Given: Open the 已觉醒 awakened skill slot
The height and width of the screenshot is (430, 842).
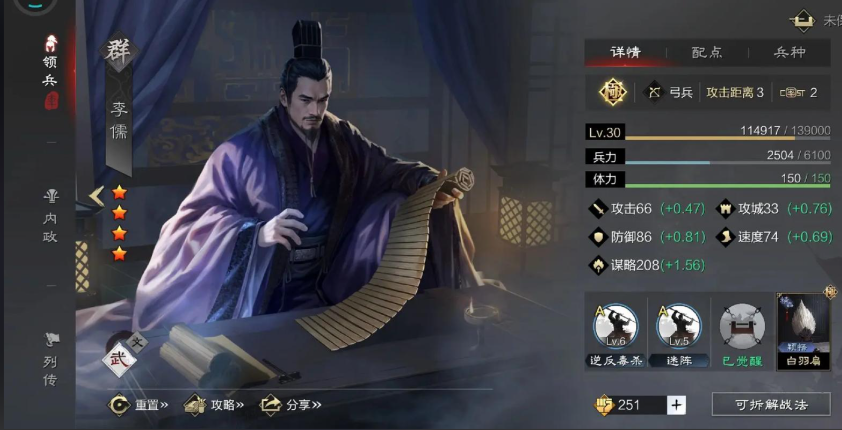Looking at the screenshot, I should [x=742, y=330].
